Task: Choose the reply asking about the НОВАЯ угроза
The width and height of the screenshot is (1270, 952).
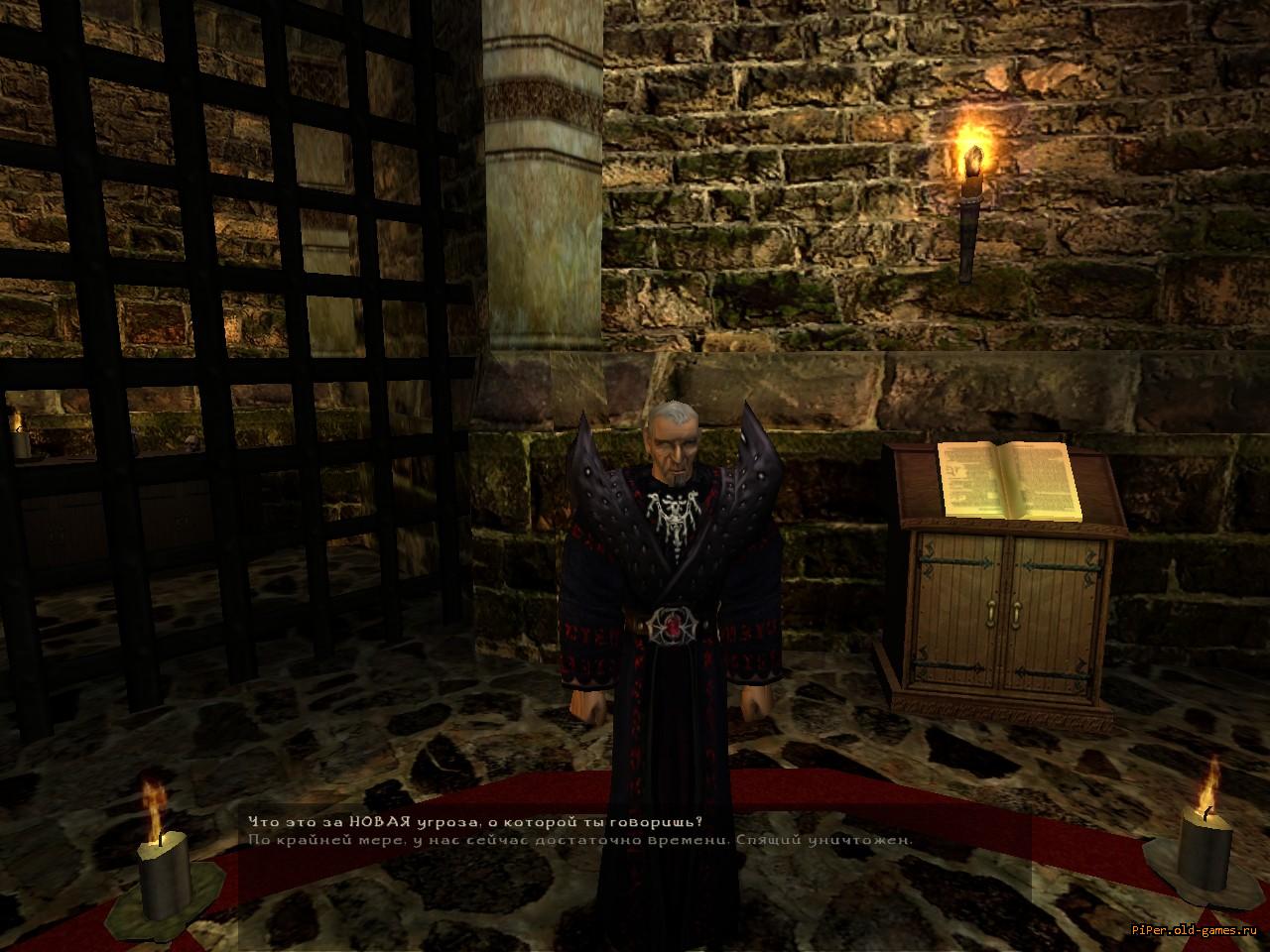Action: (x=473, y=821)
